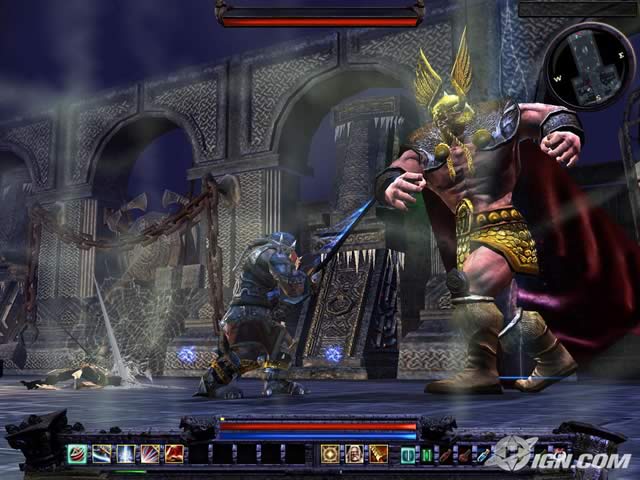Select the golden diamond rune skill
This screenshot has width=640, height=480.
pos(330,453)
